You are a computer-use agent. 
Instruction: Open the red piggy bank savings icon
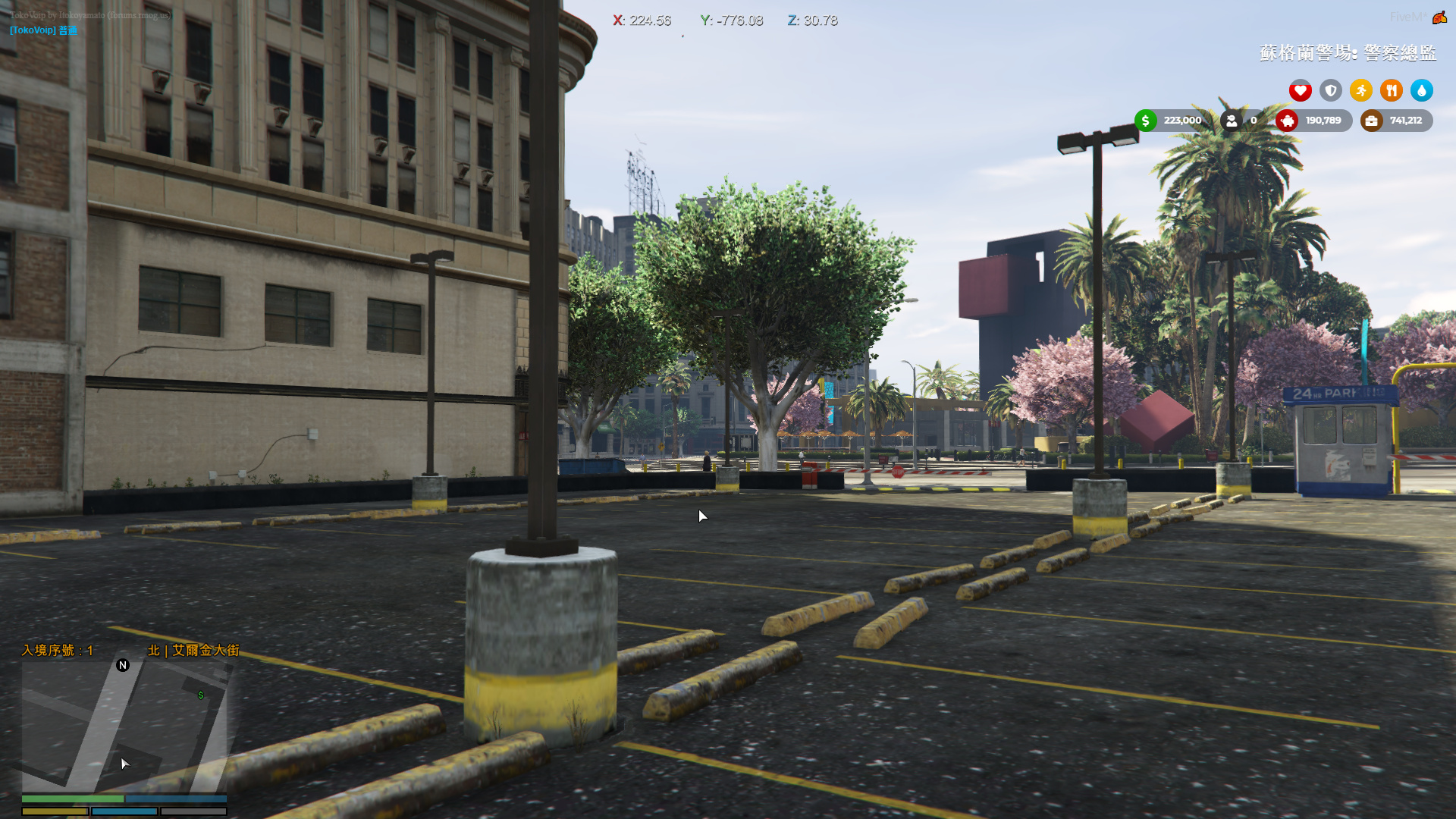pyautogui.click(x=1288, y=121)
